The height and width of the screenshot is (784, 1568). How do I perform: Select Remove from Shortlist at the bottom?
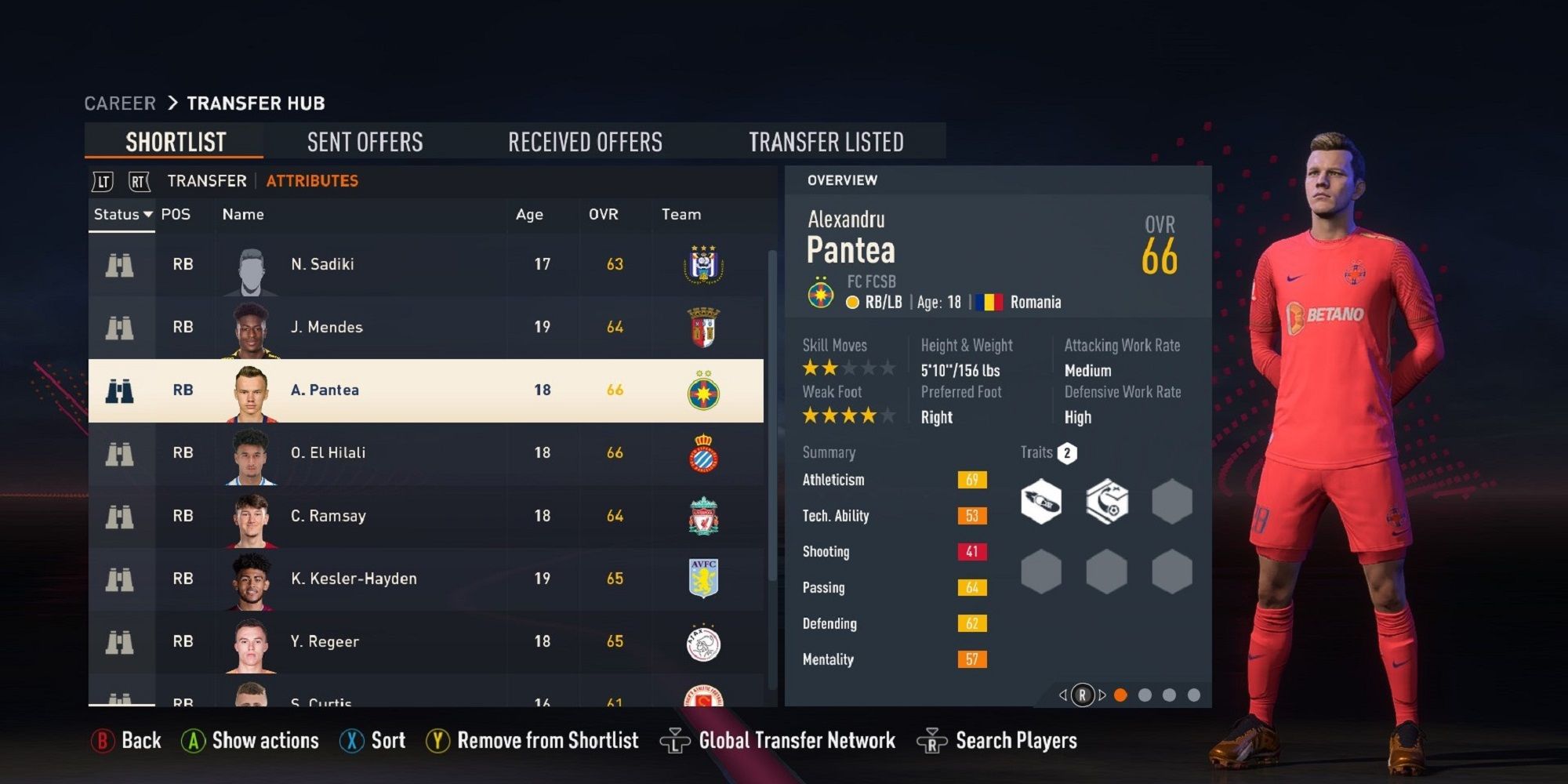(547, 739)
